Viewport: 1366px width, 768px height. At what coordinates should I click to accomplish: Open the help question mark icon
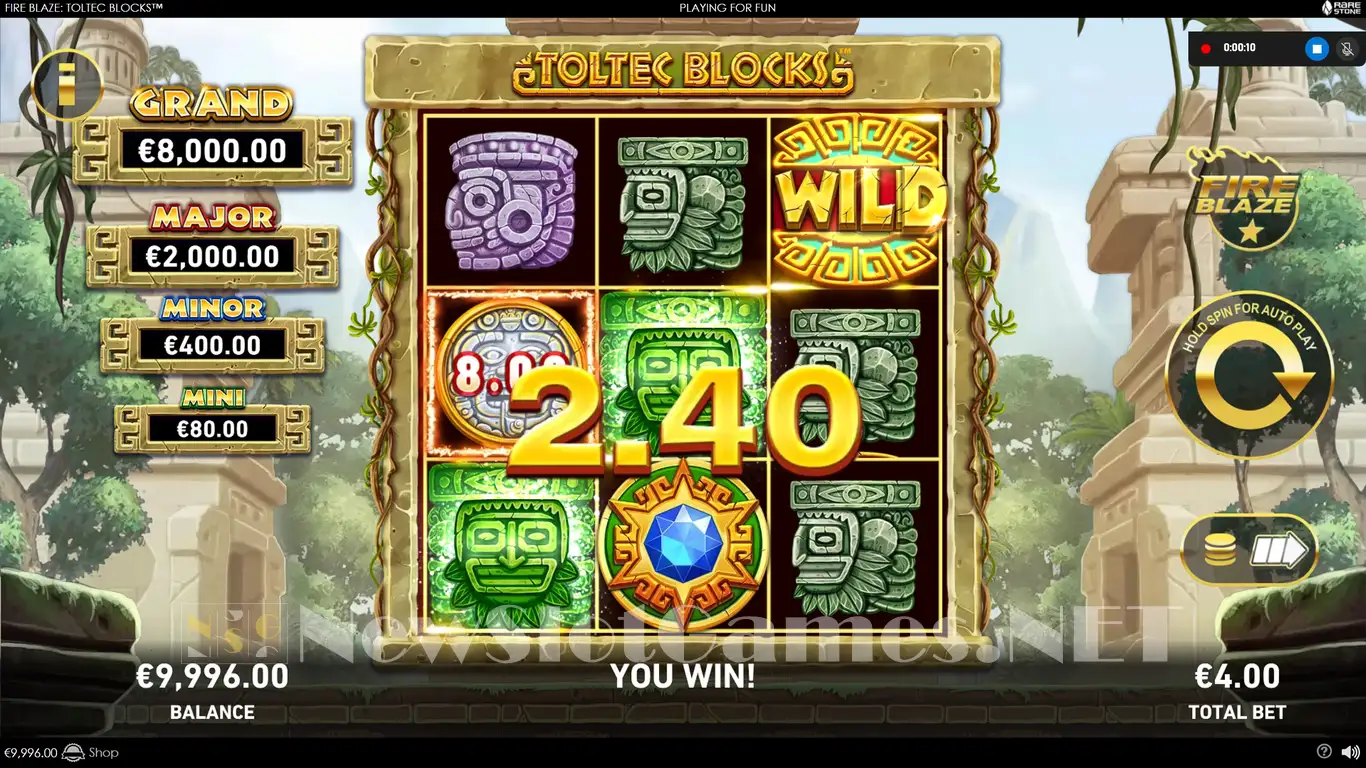1324,752
